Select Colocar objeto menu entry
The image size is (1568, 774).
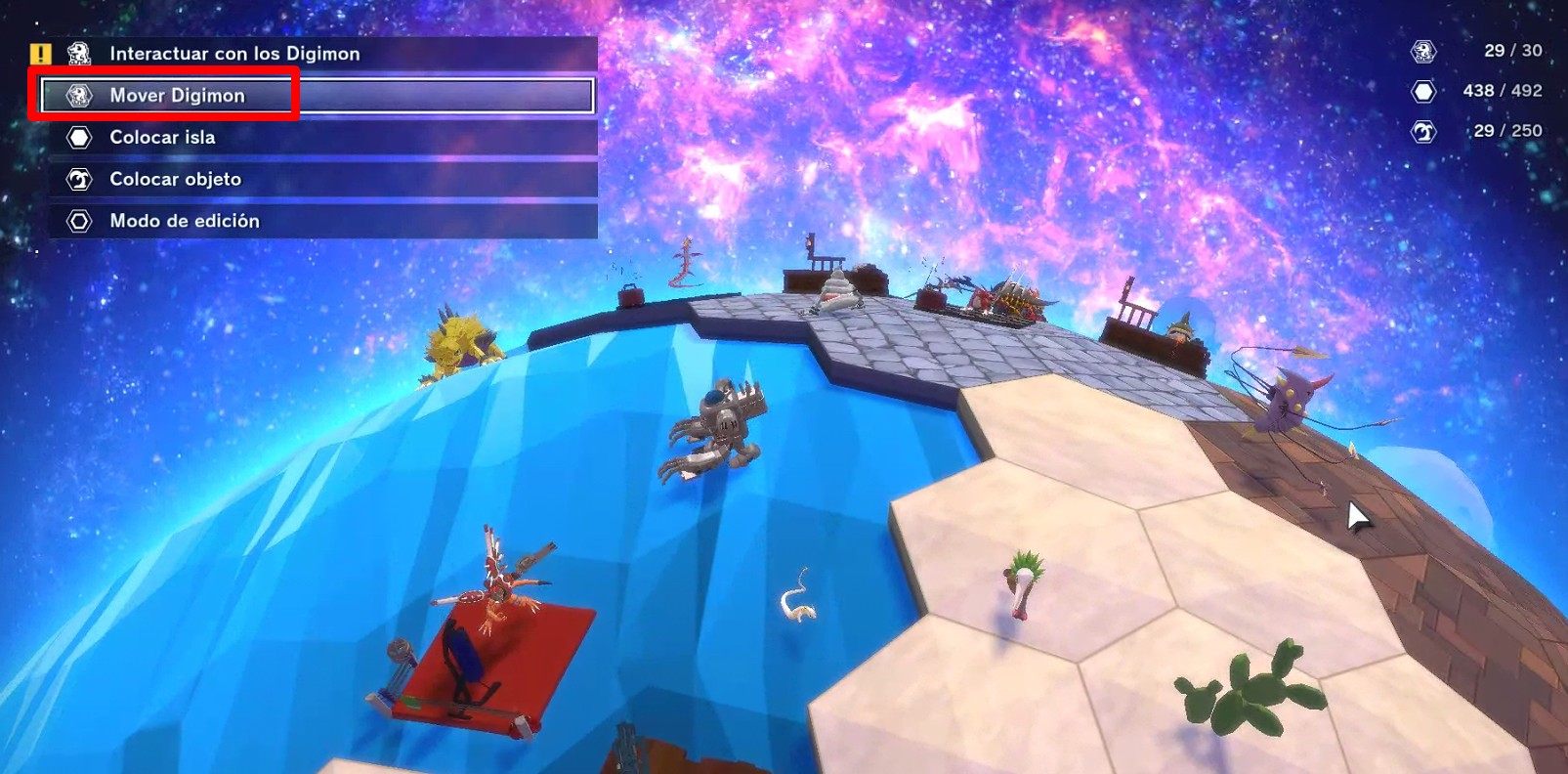(176, 180)
